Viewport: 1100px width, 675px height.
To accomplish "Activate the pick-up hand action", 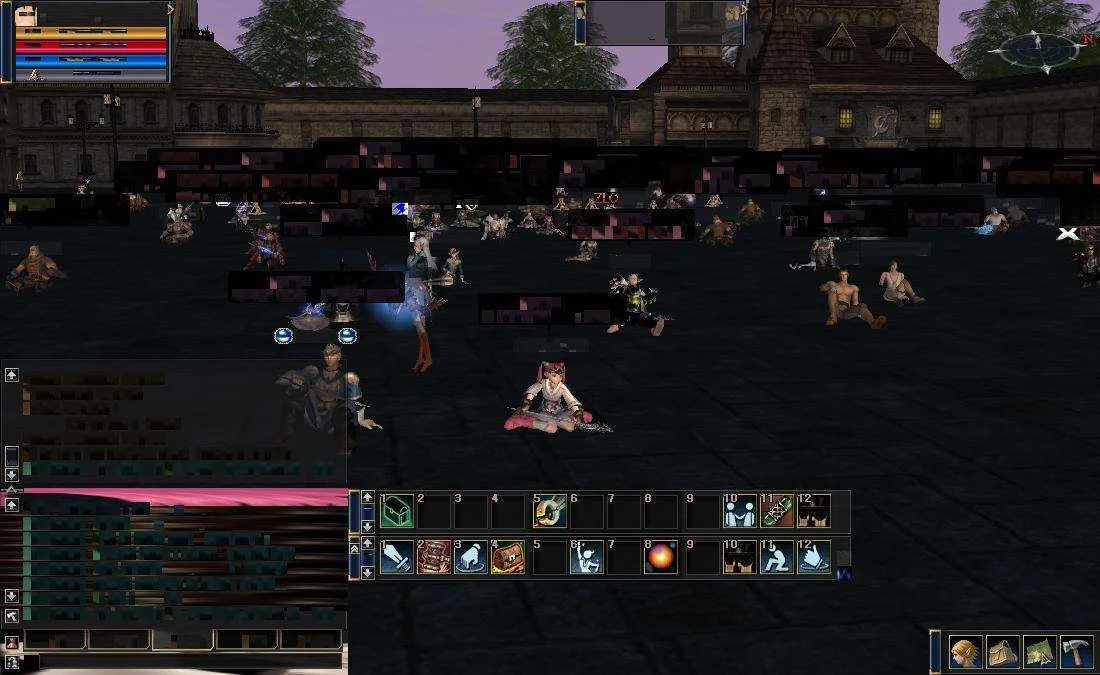I will [x=471, y=557].
